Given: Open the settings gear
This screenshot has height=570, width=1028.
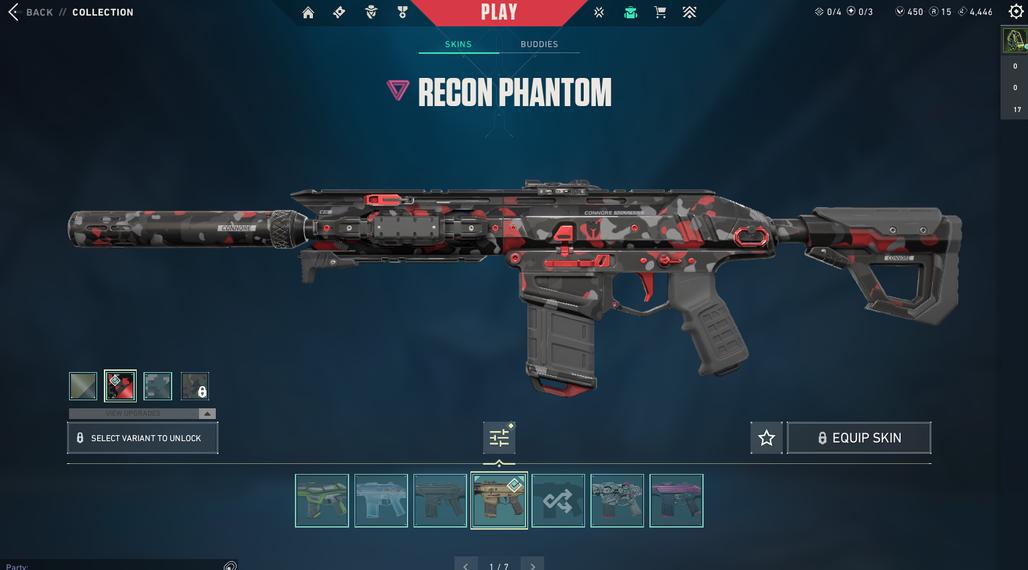Looking at the screenshot, I should tap(1016, 12).
